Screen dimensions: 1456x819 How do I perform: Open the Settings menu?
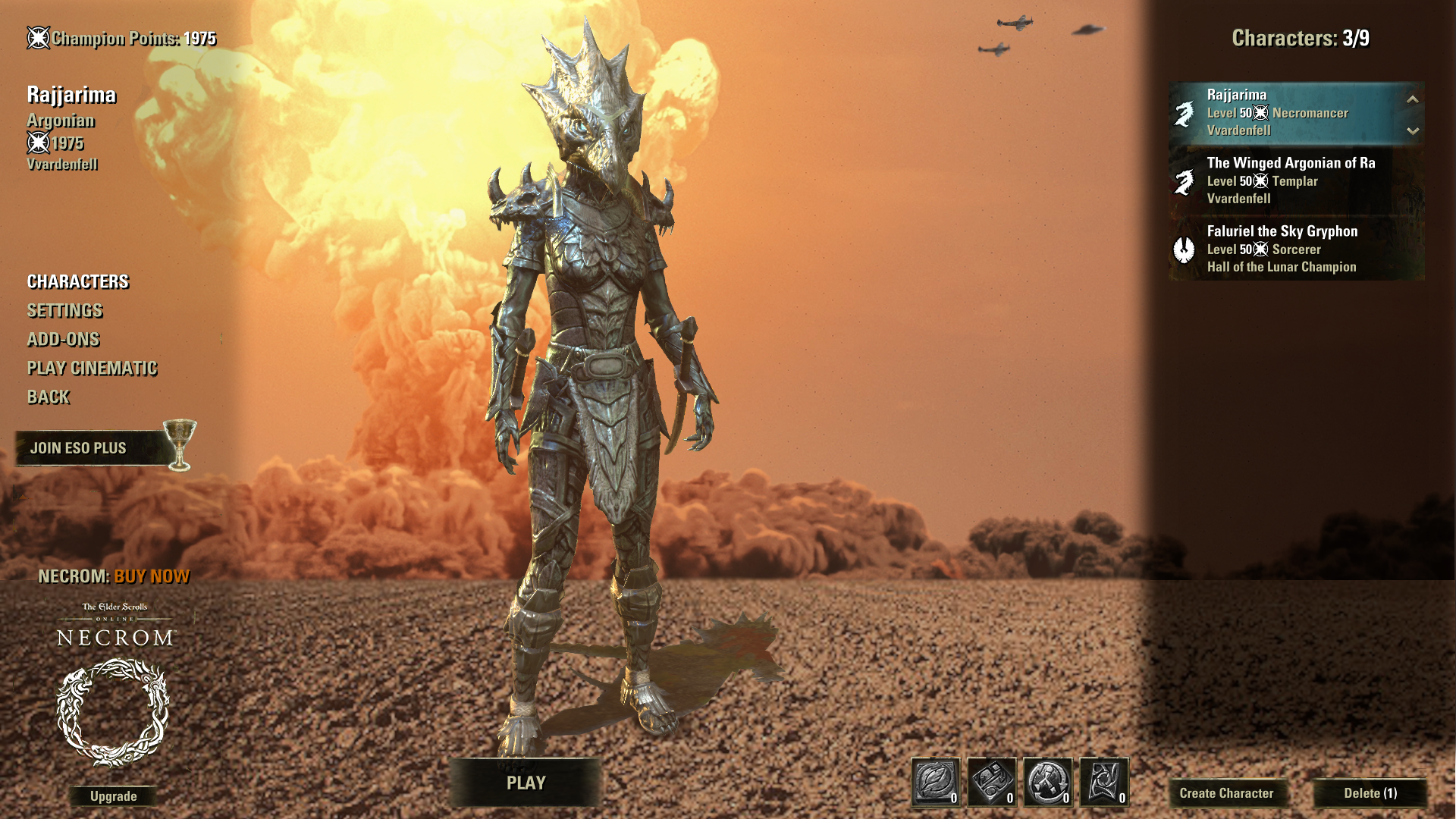(x=64, y=311)
